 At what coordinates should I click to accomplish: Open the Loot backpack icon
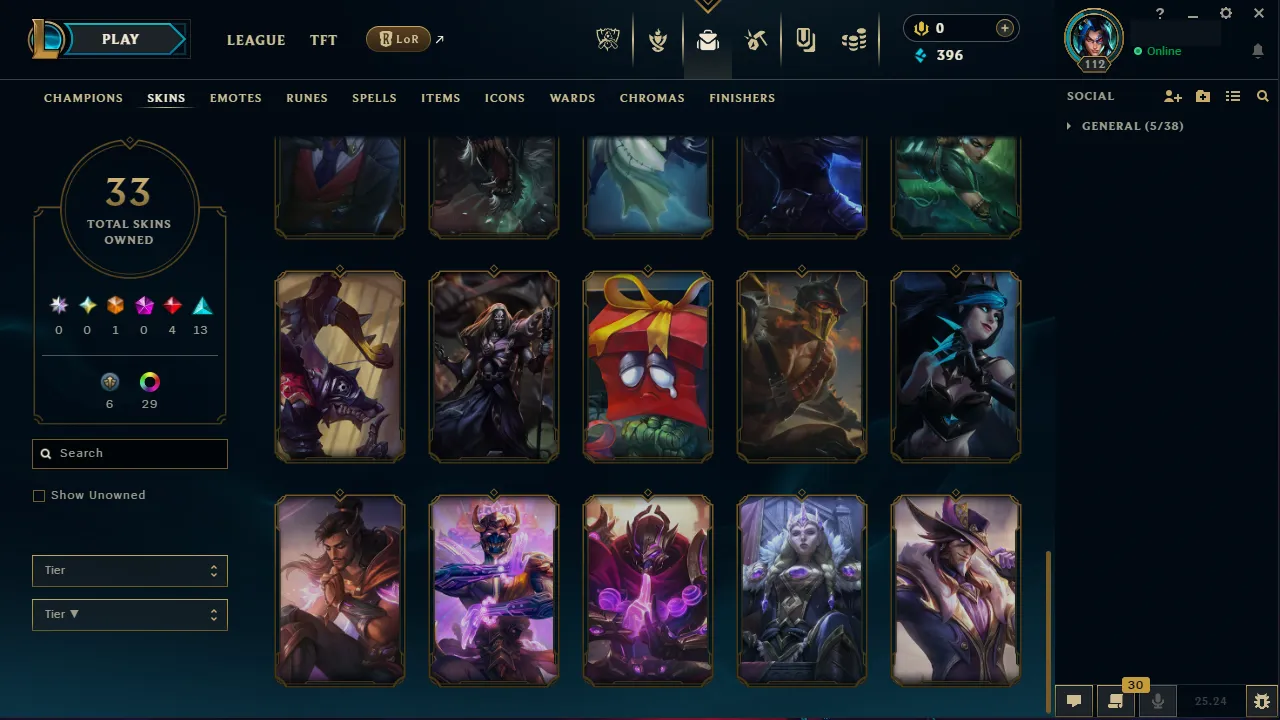[708, 40]
